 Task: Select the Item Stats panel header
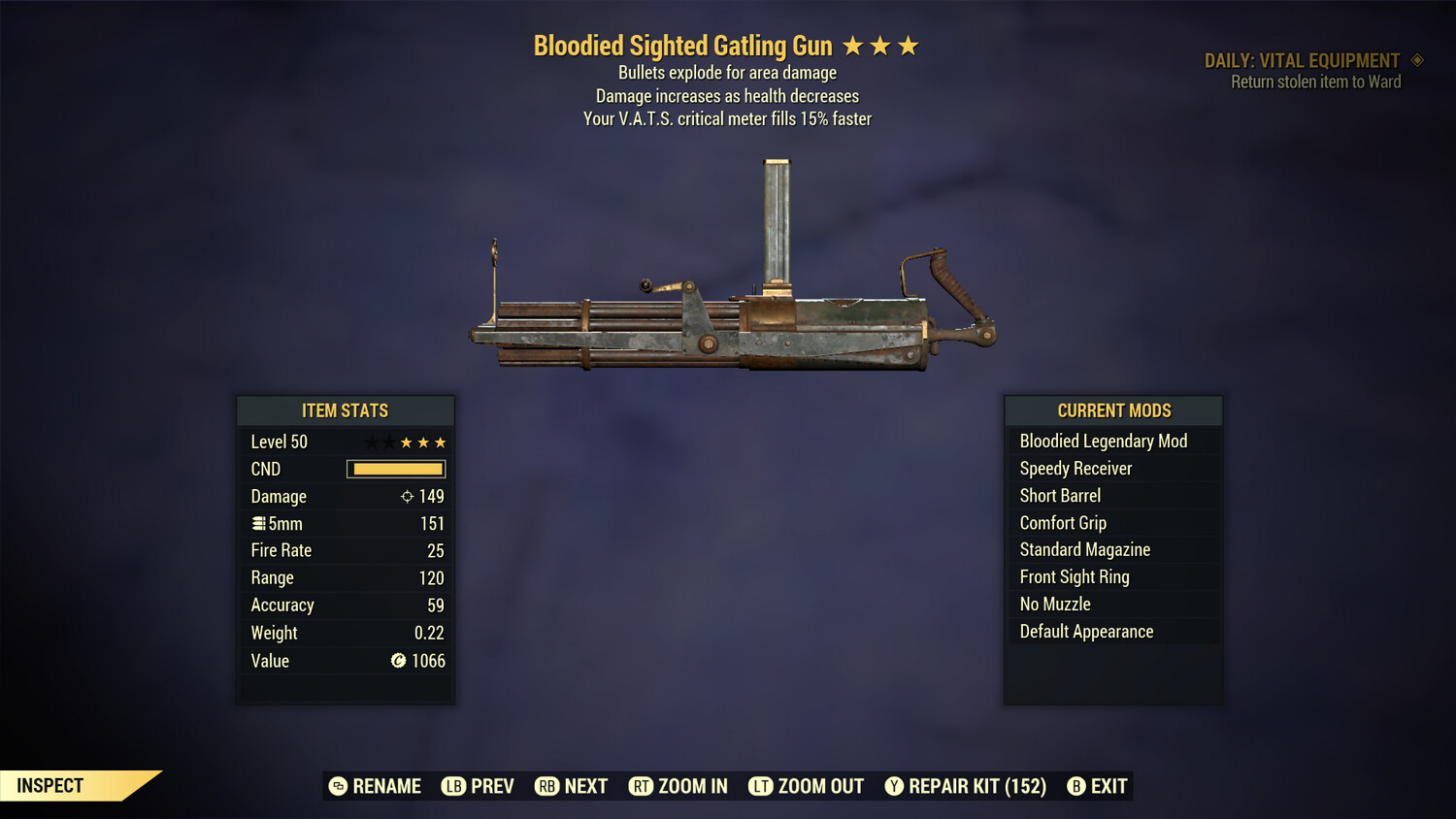(346, 410)
